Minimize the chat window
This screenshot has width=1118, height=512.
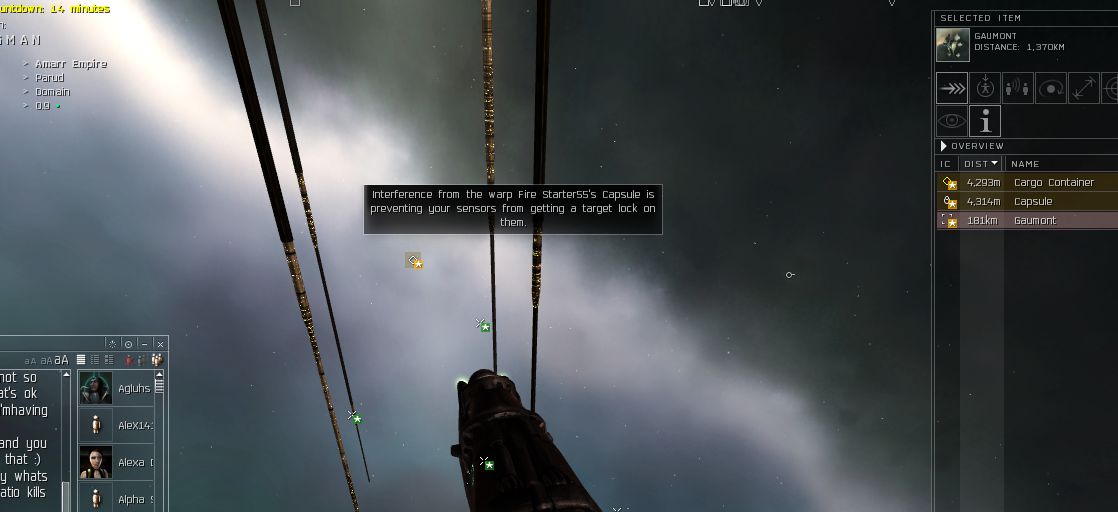145,344
